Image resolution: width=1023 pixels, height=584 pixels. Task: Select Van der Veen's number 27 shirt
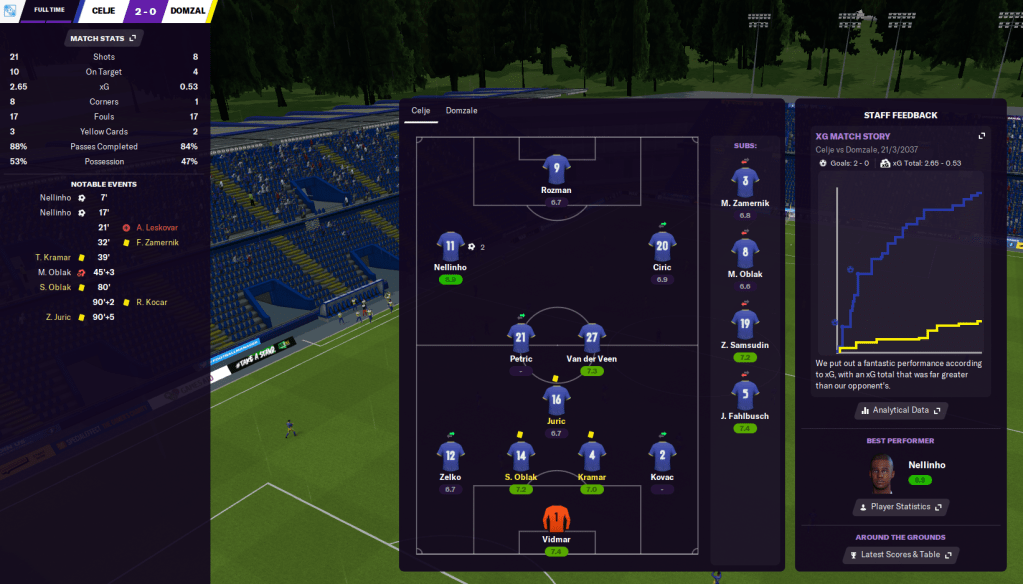tap(591, 338)
